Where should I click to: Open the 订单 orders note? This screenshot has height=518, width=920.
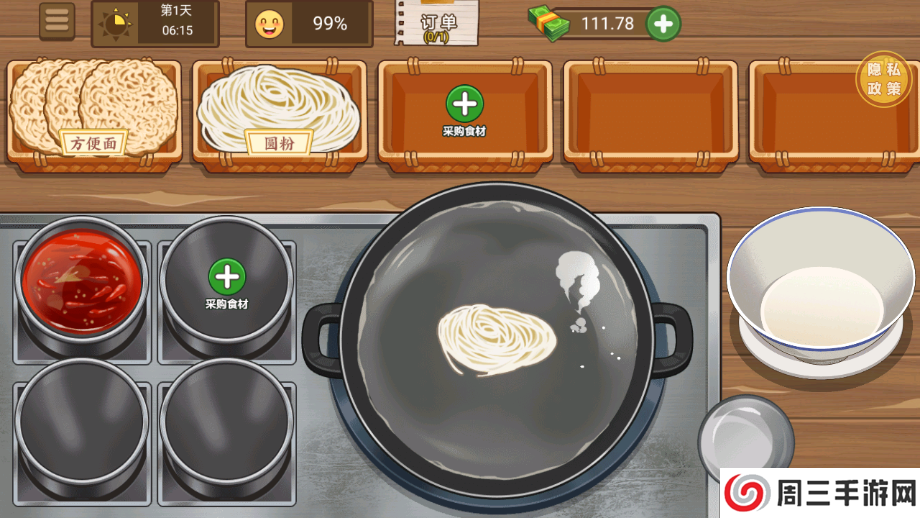(x=437, y=24)
